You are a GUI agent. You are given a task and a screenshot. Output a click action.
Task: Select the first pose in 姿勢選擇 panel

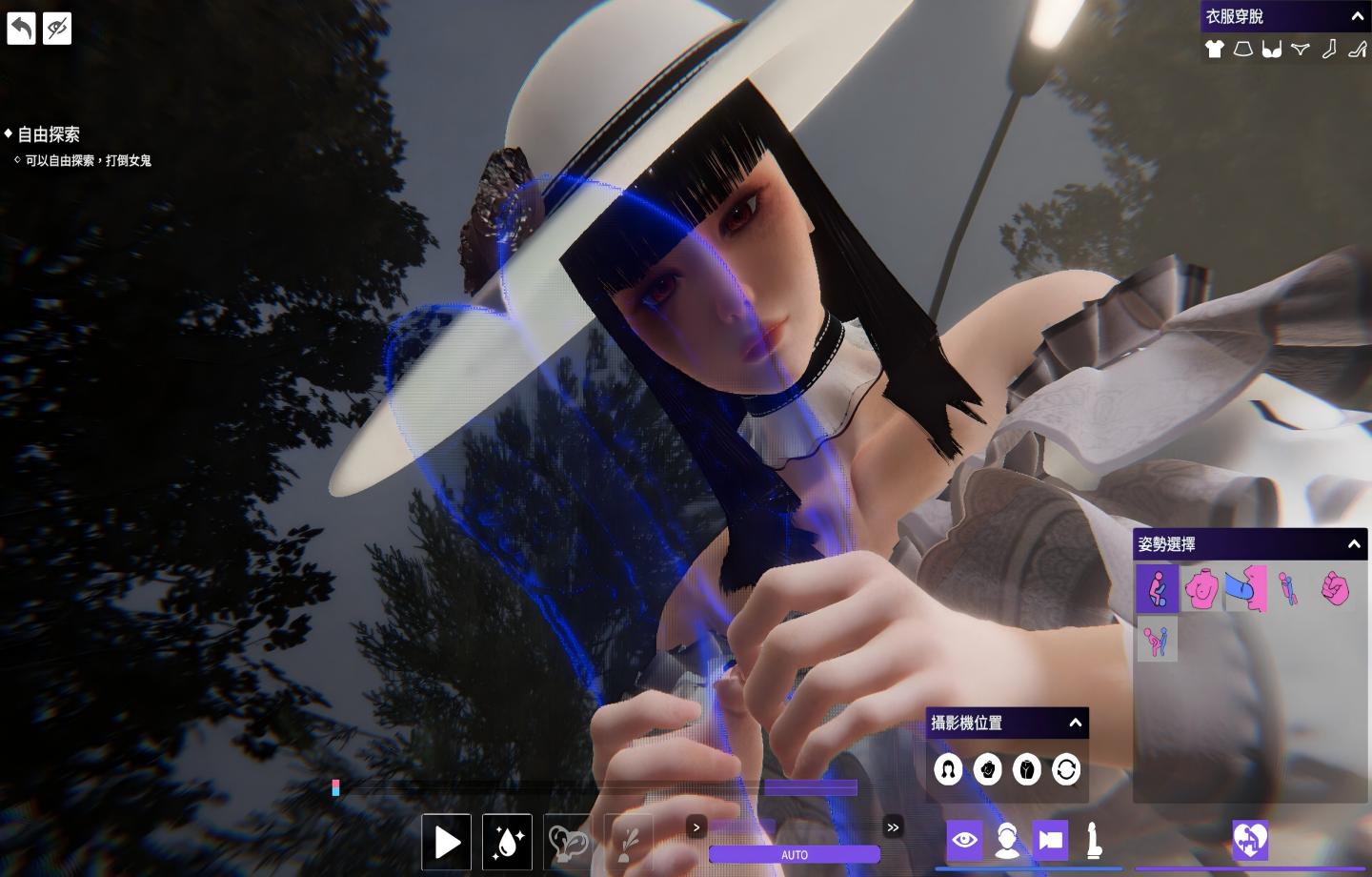point(1157,588)
